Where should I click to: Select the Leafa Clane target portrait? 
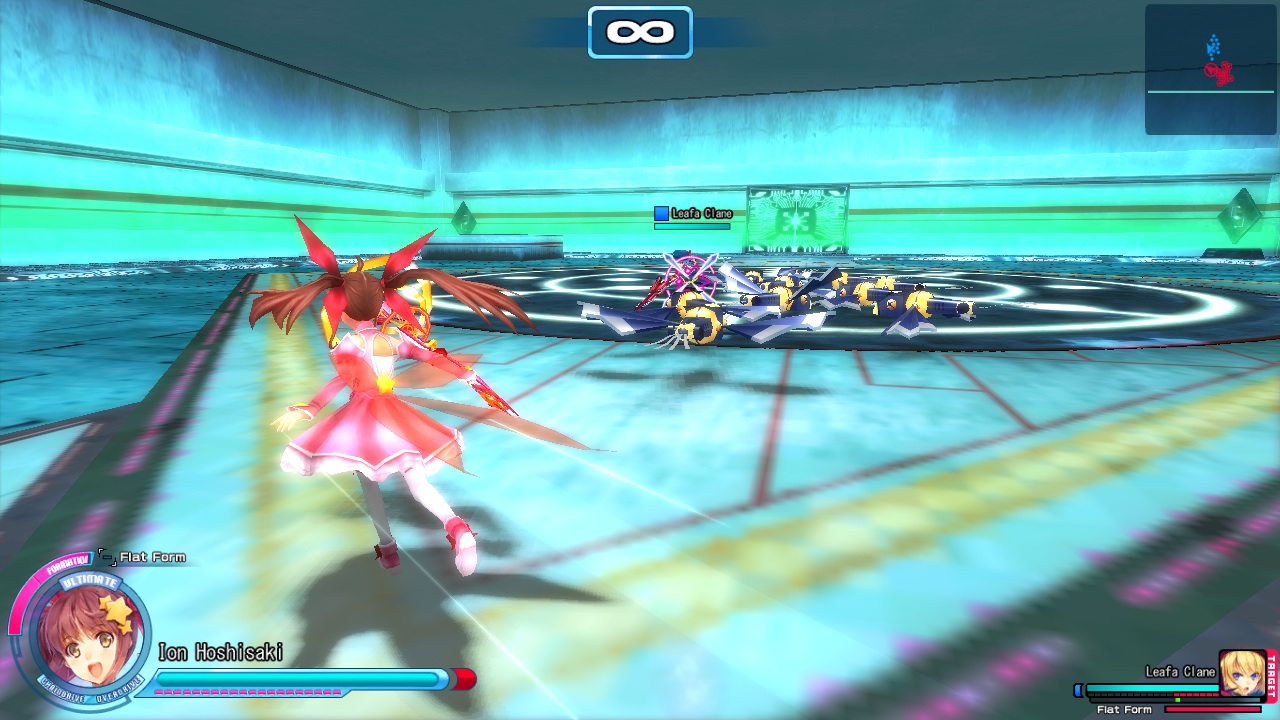(x=1242, y=673)
